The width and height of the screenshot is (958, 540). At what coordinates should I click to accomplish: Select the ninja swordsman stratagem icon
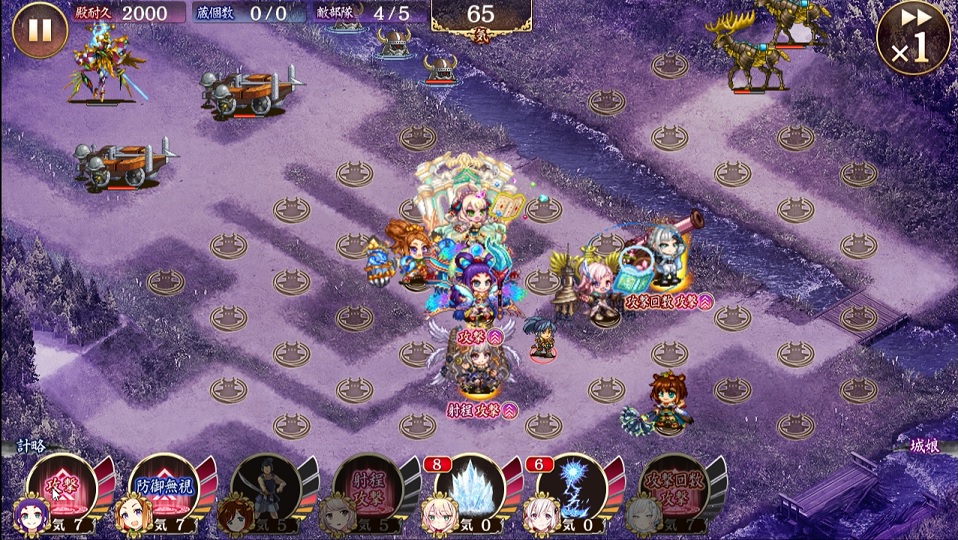coord(267,490)
